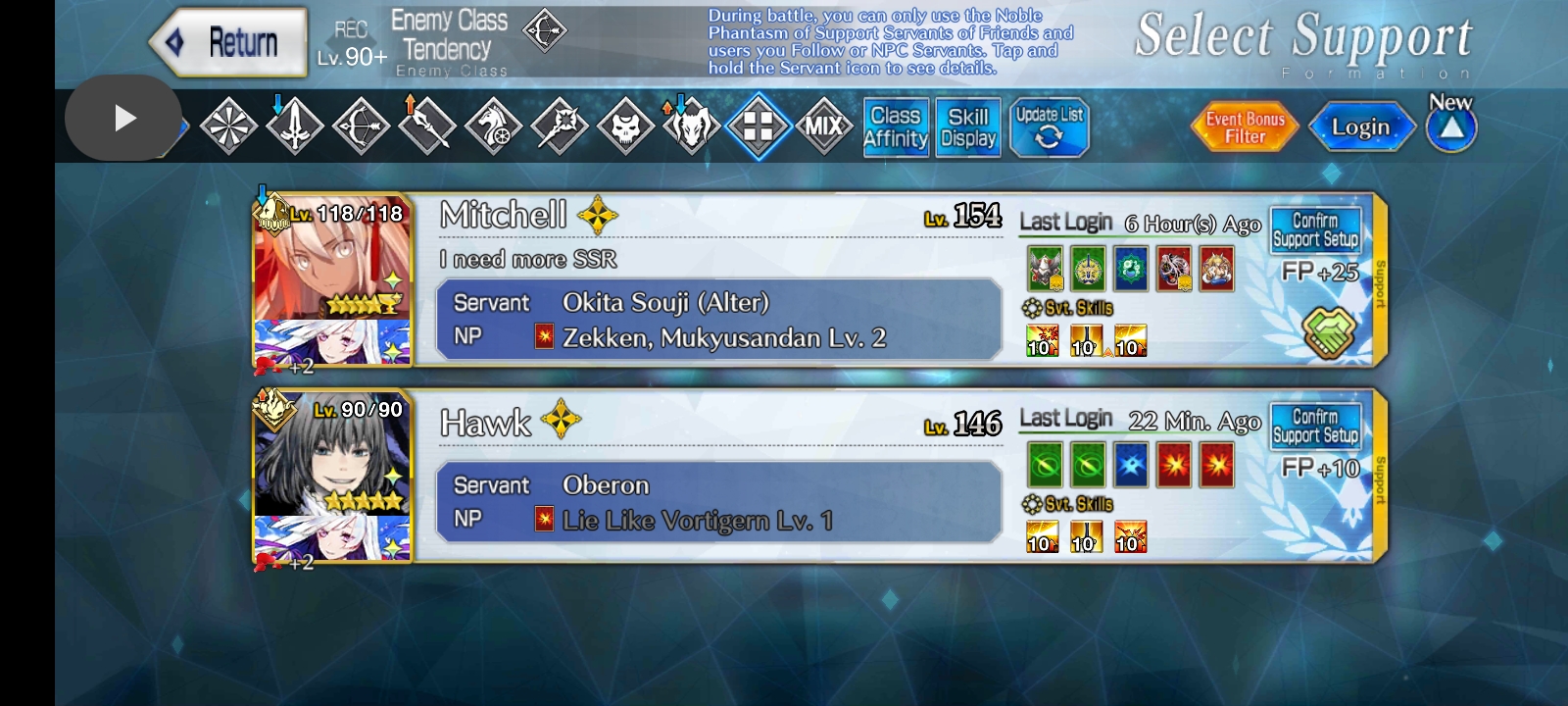Screen dimensions: 1568x706
Task: Select the Caster class filter icon
Action: click(559, 126)
